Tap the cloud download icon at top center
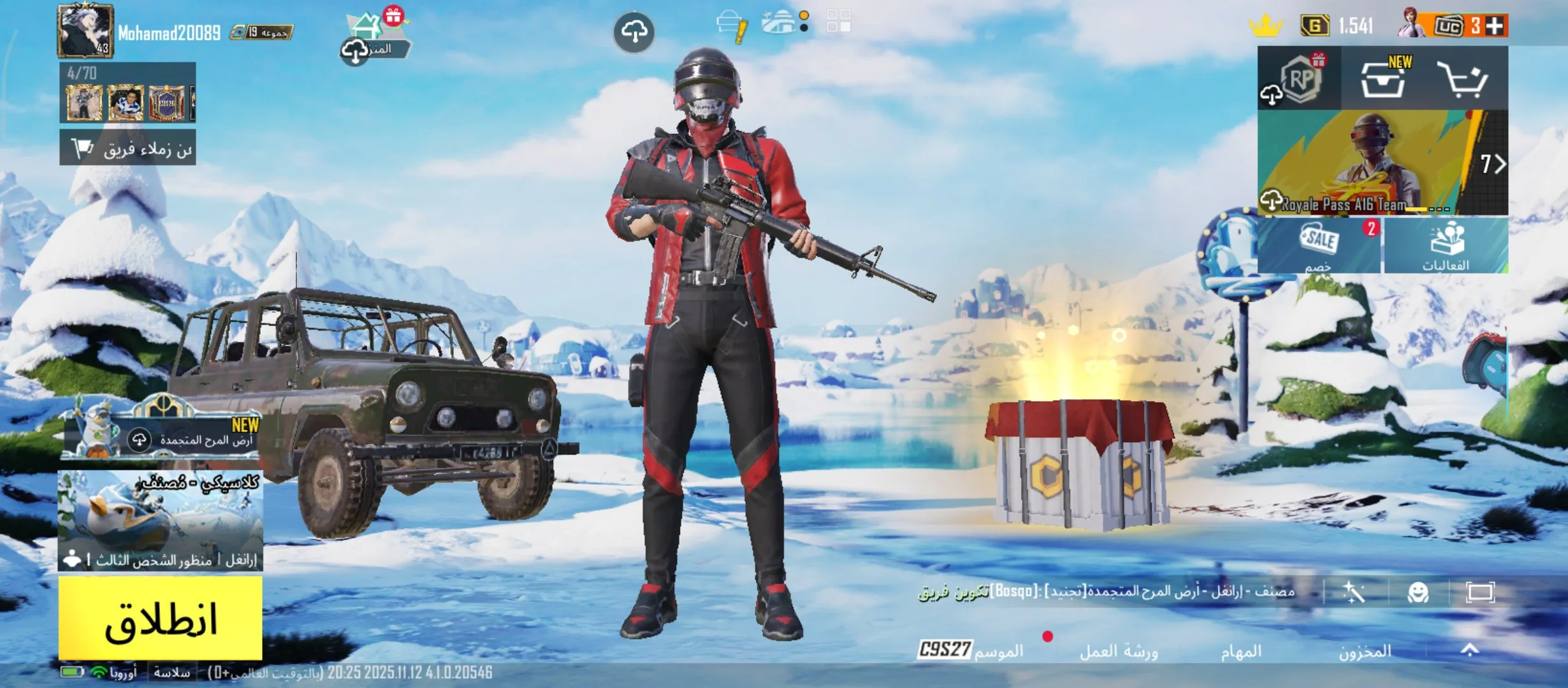 pos(634,32)
